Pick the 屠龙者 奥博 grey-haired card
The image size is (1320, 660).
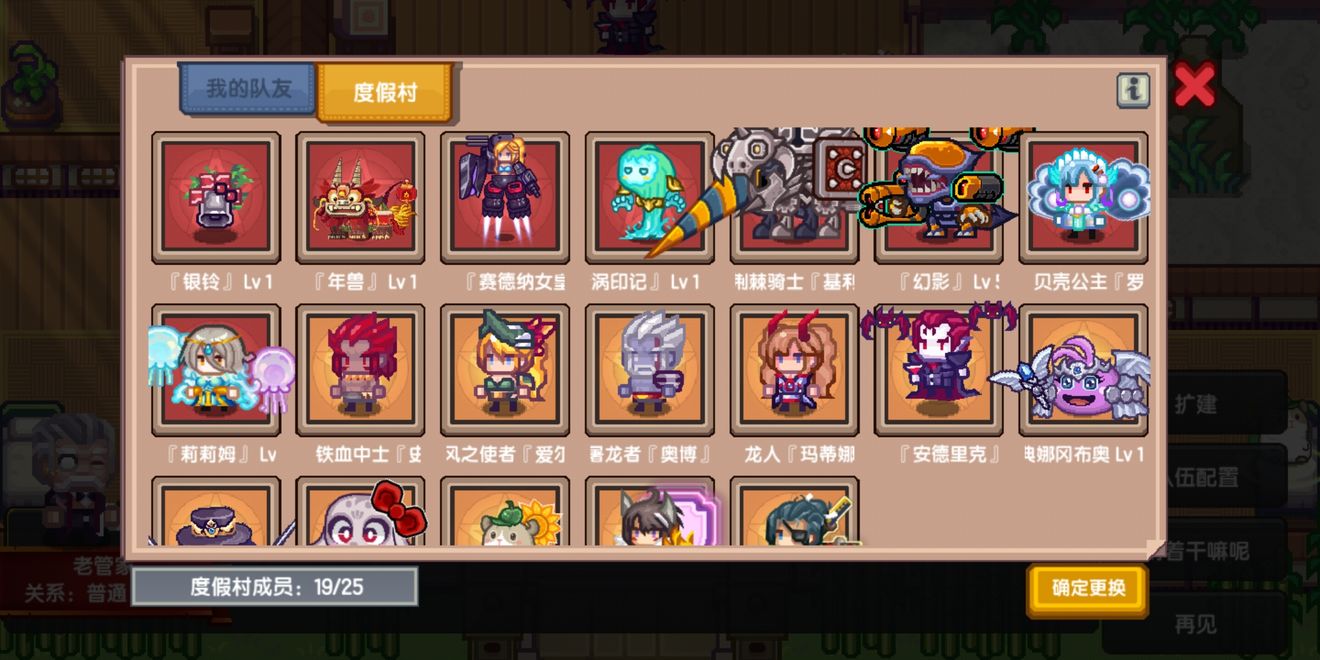[649, 370]
